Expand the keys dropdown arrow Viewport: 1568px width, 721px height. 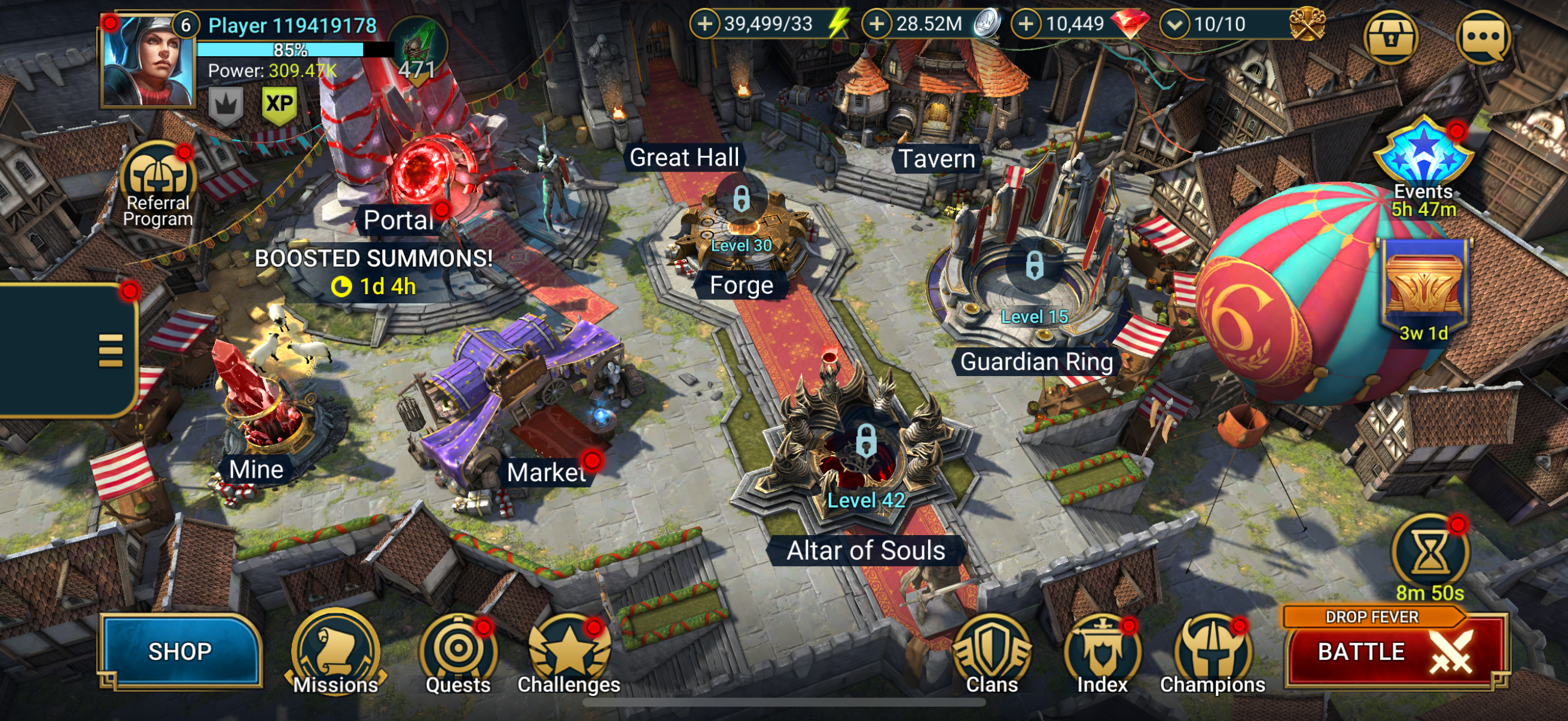(1175, 25)
